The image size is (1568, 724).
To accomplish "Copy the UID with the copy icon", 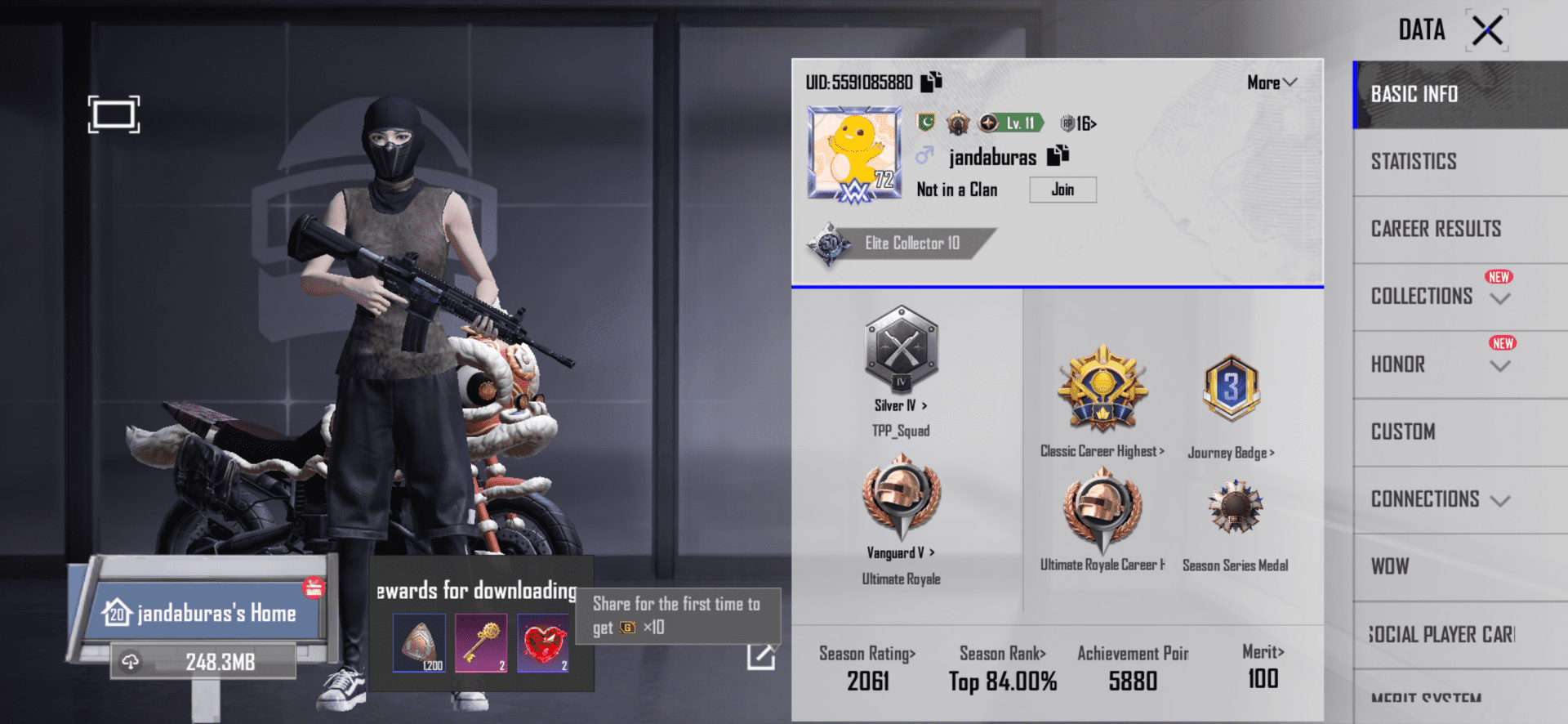I will pos(931,81).
